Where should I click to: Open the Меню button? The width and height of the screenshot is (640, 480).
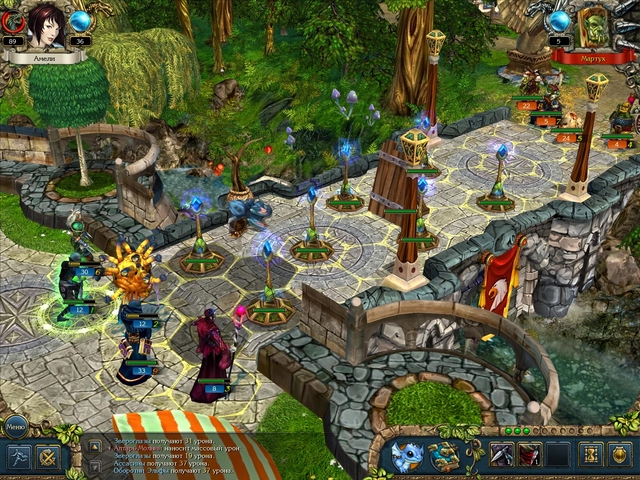(x=16, y=424)
